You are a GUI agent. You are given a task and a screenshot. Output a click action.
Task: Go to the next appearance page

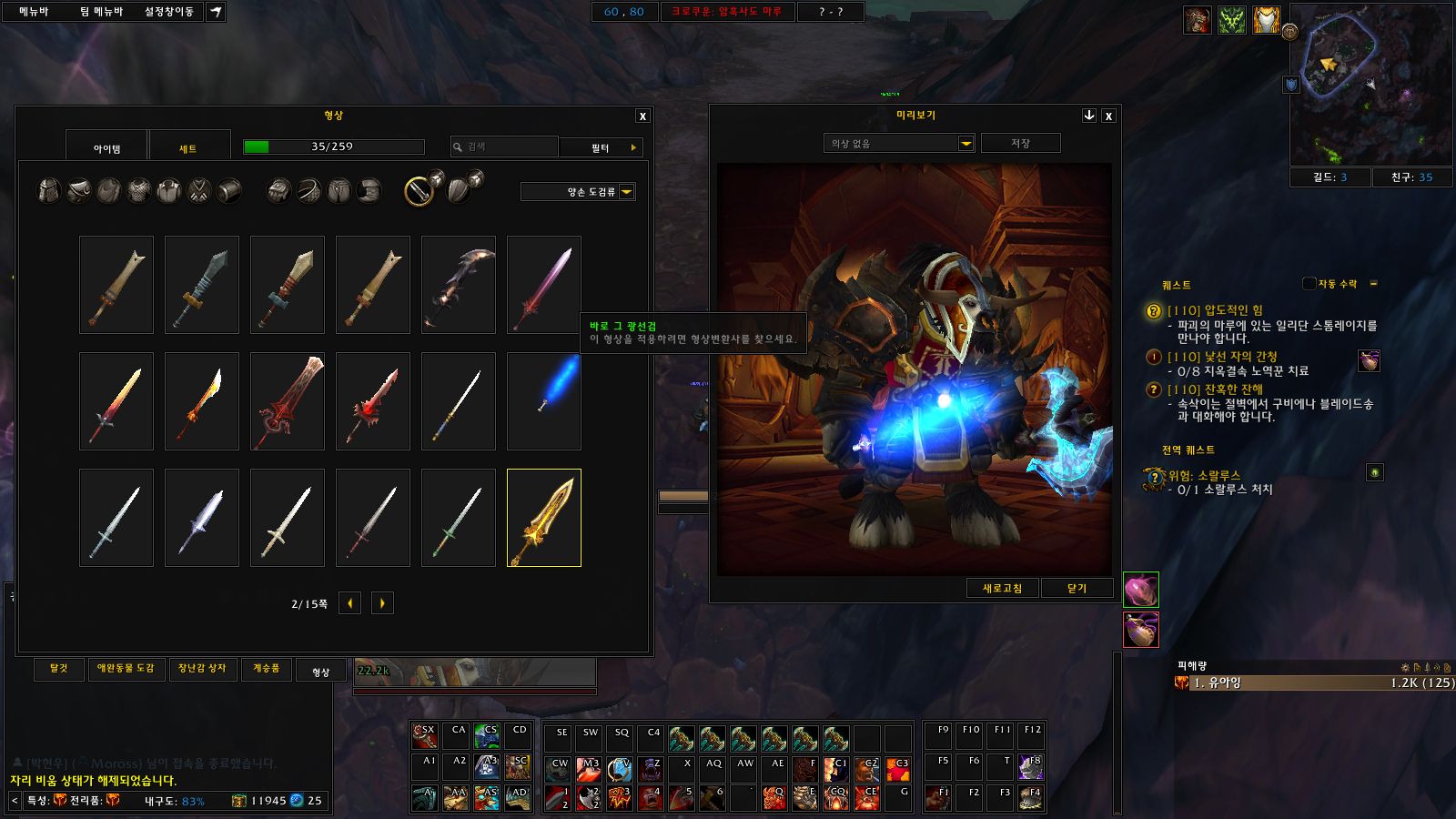click(x=382, y=603)
